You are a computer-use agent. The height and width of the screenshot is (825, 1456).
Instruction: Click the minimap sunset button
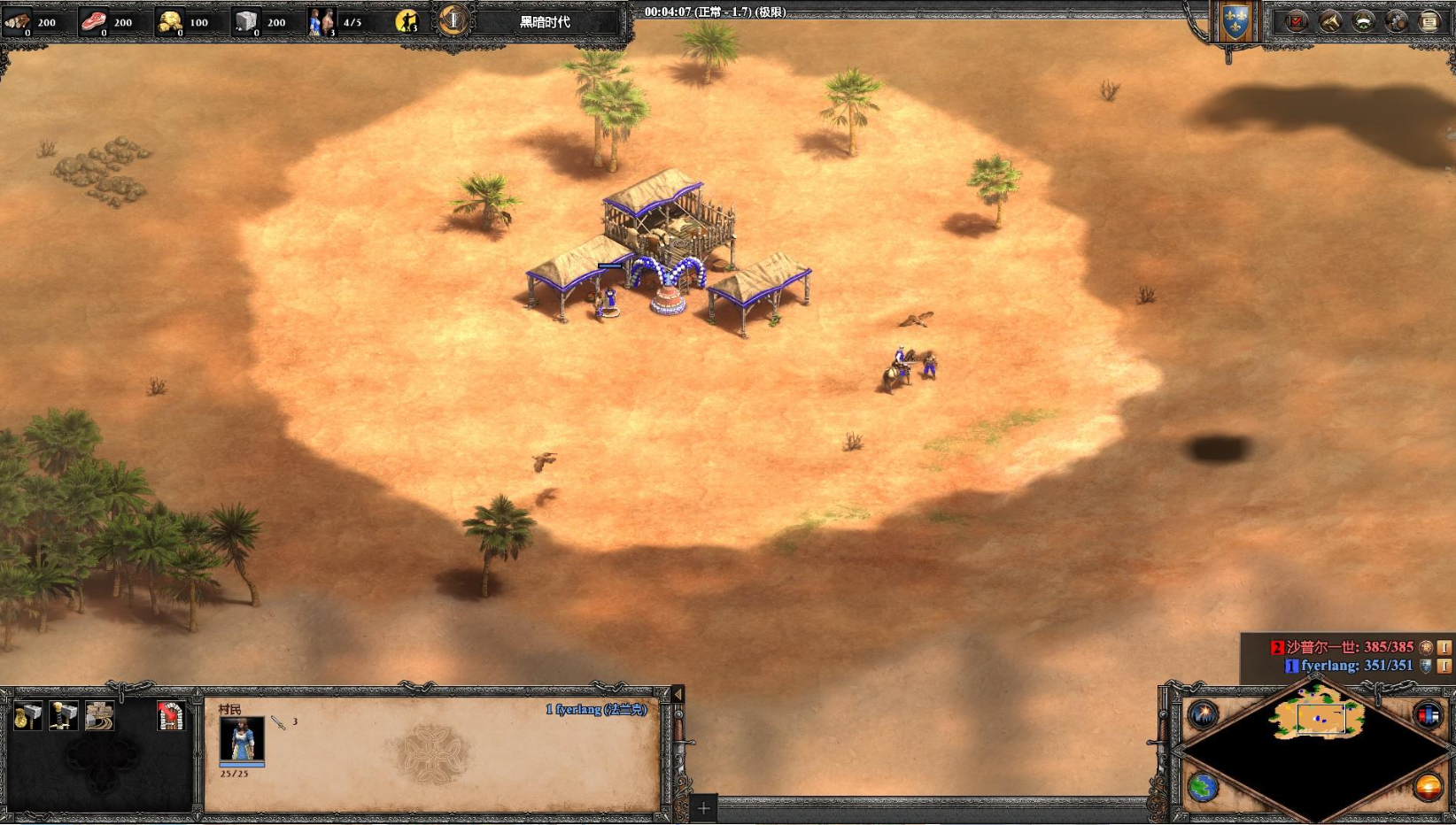pos(1428,786)
